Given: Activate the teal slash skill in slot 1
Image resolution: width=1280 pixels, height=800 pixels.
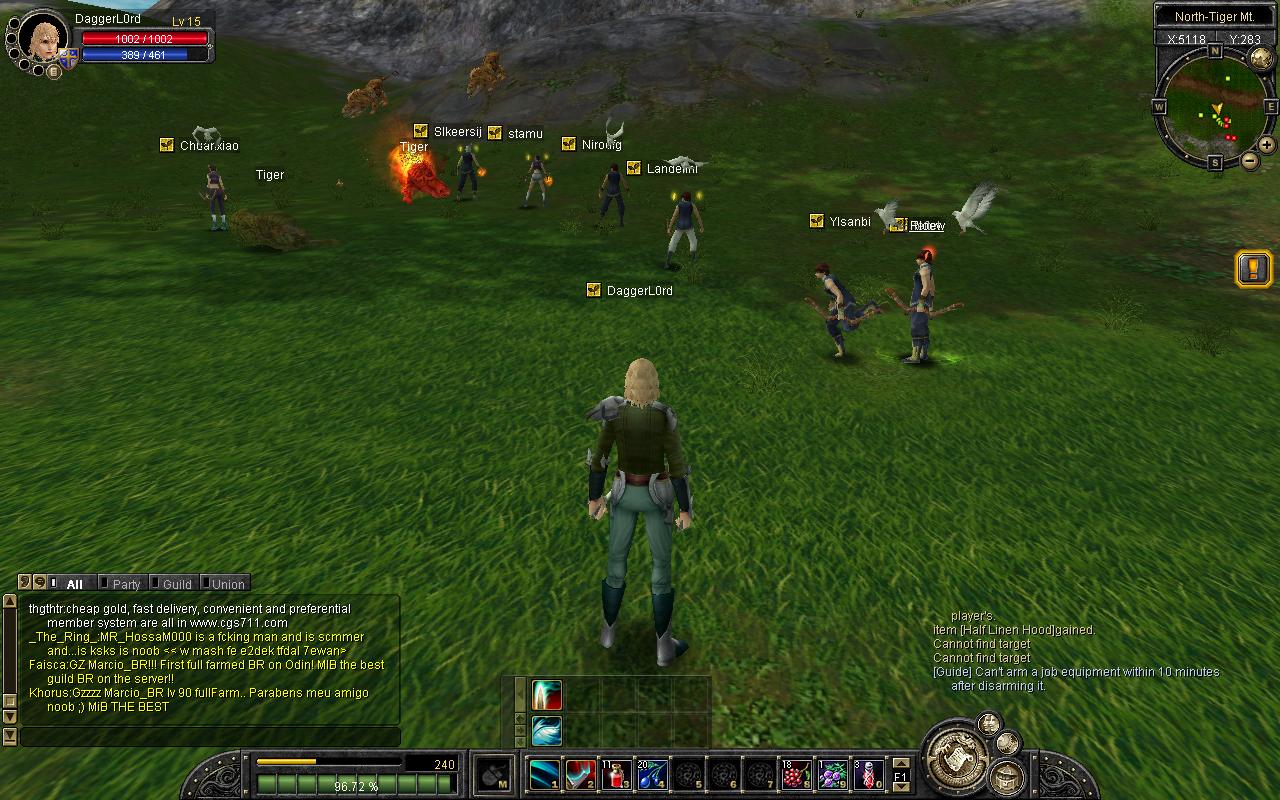Looking at the screenshot, I should 544,775.
